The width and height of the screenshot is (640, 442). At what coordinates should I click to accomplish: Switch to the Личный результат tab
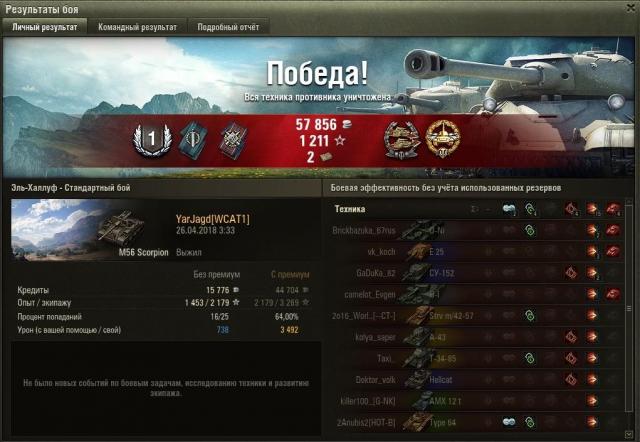[43, 27]
